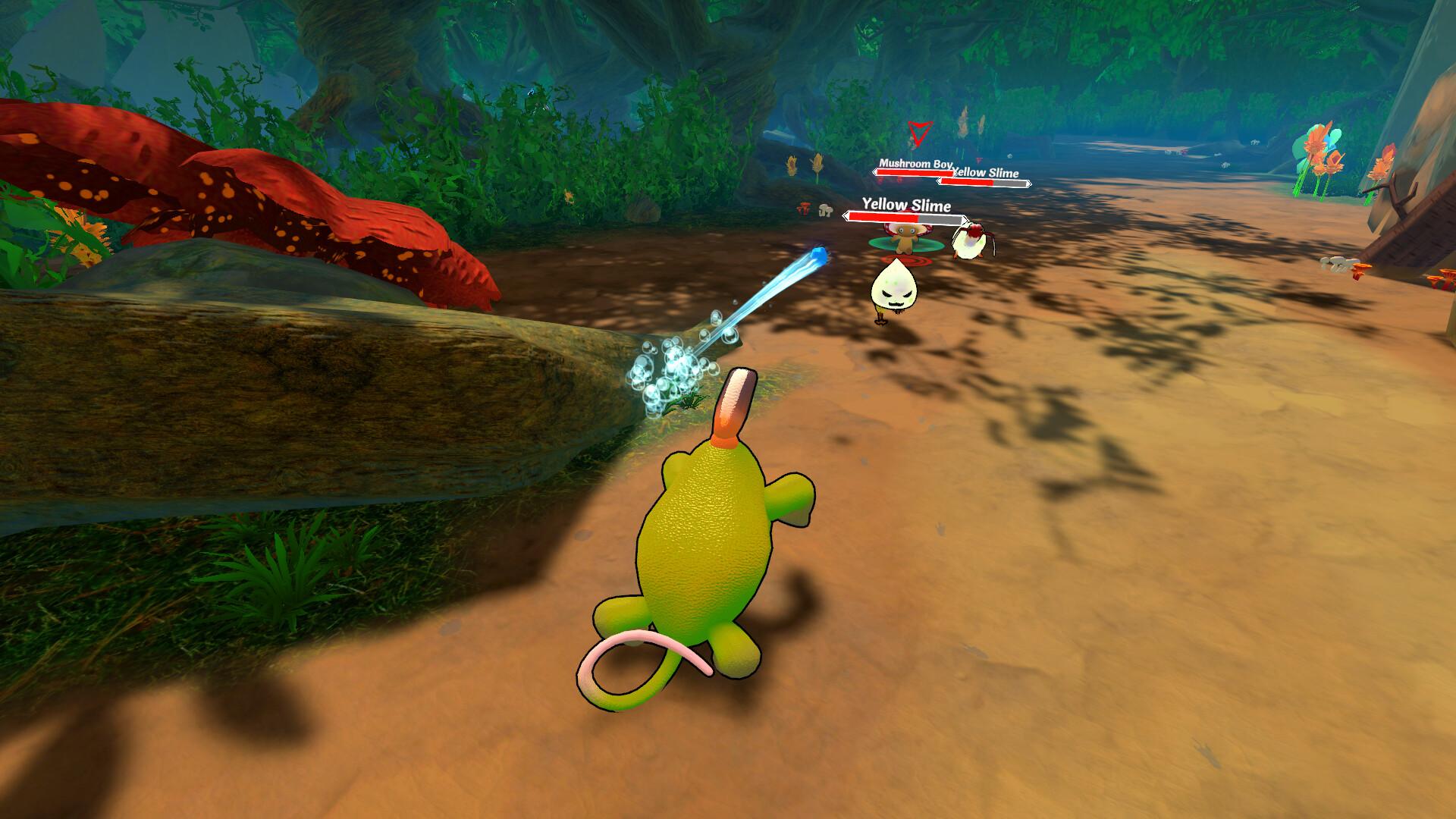1456x819 pixels.
Task: Click the small white mushrooms beside the path
Action: coord(825,212)
